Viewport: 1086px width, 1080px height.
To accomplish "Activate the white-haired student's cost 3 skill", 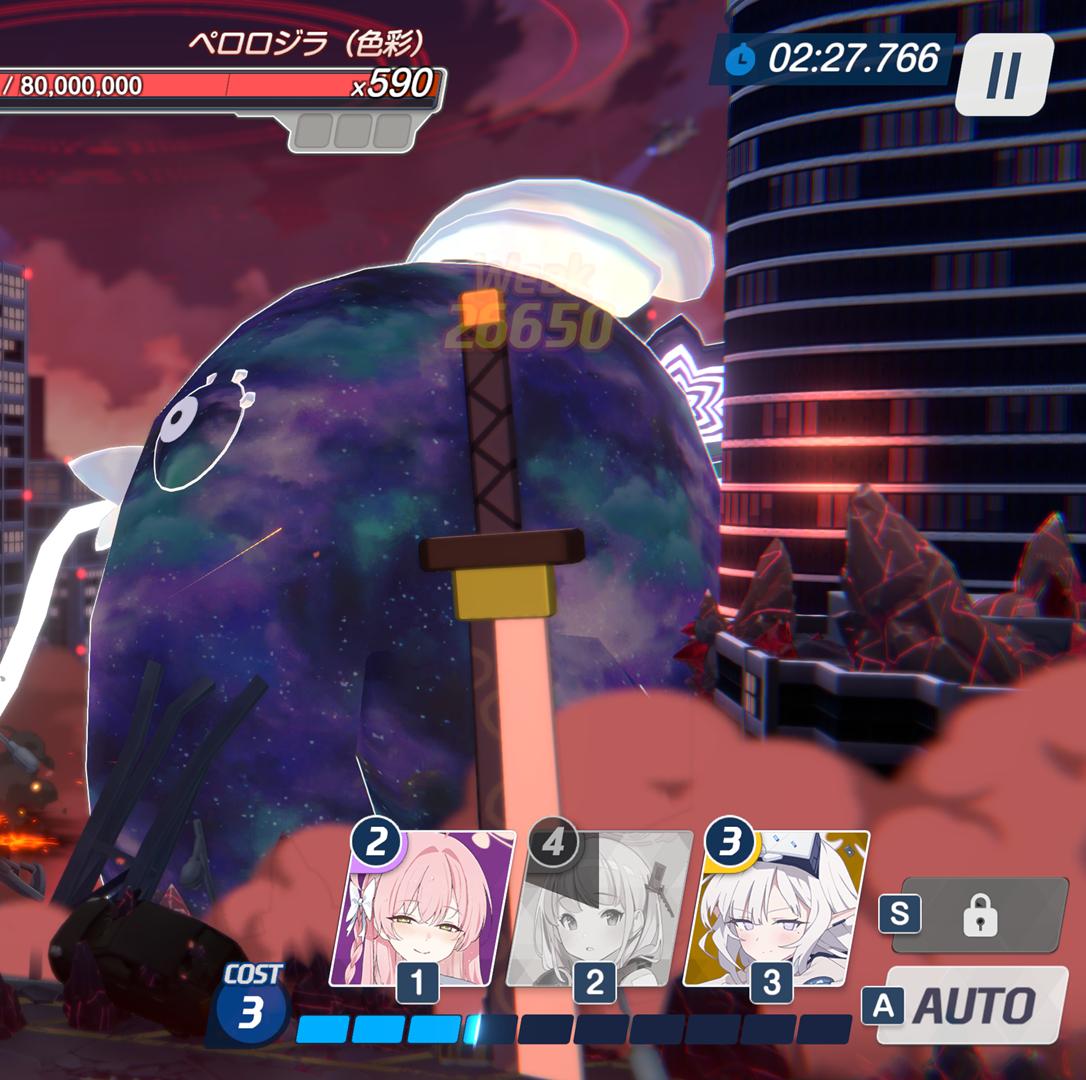I will coord(775,908).
